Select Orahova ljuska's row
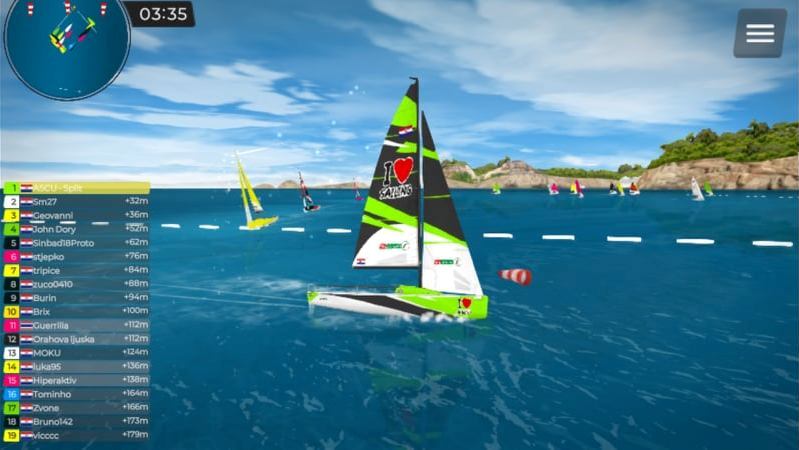Screen dimensions: 799x450 point(76,339)
